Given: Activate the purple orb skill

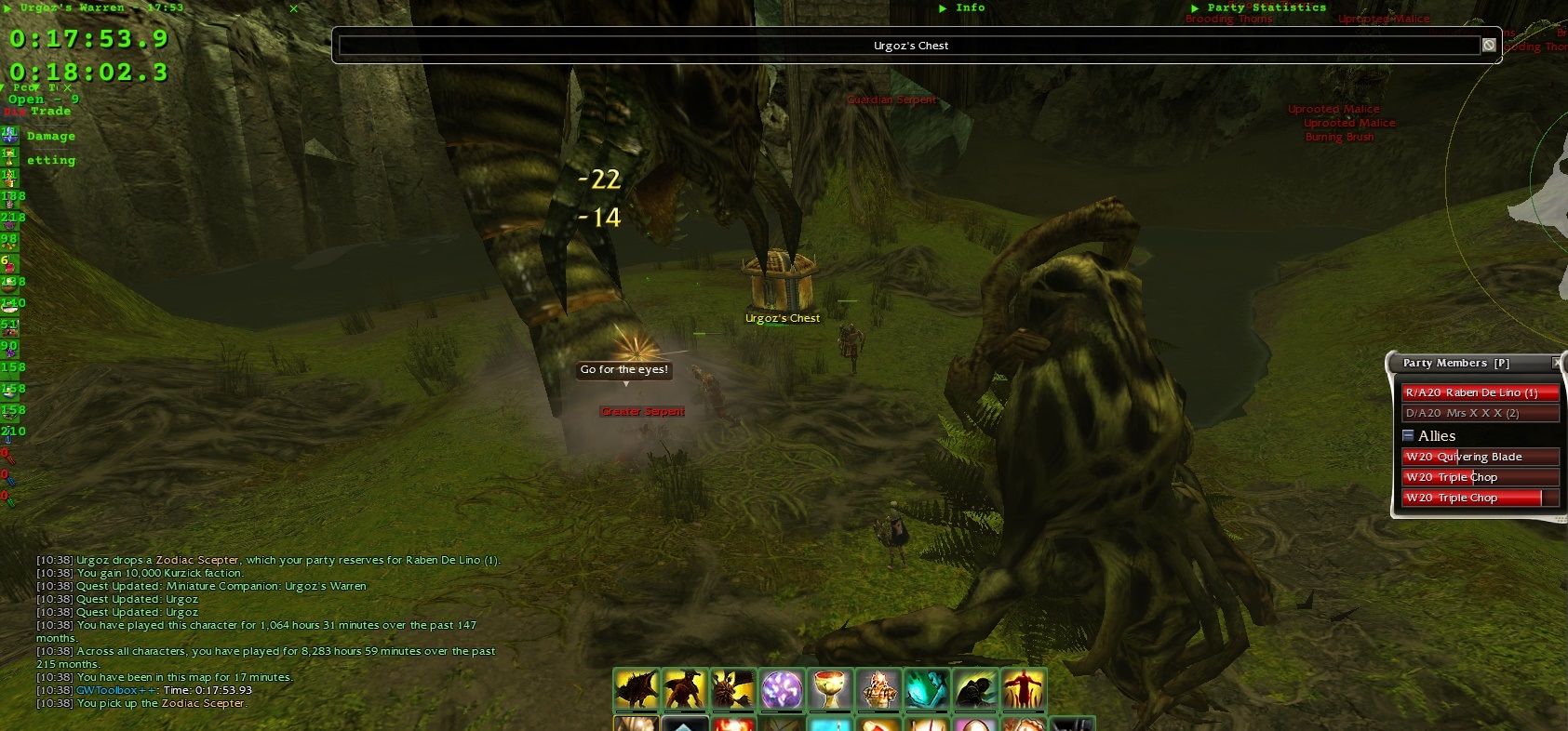Looking at the screenshot, I should [x=782, y=690].
